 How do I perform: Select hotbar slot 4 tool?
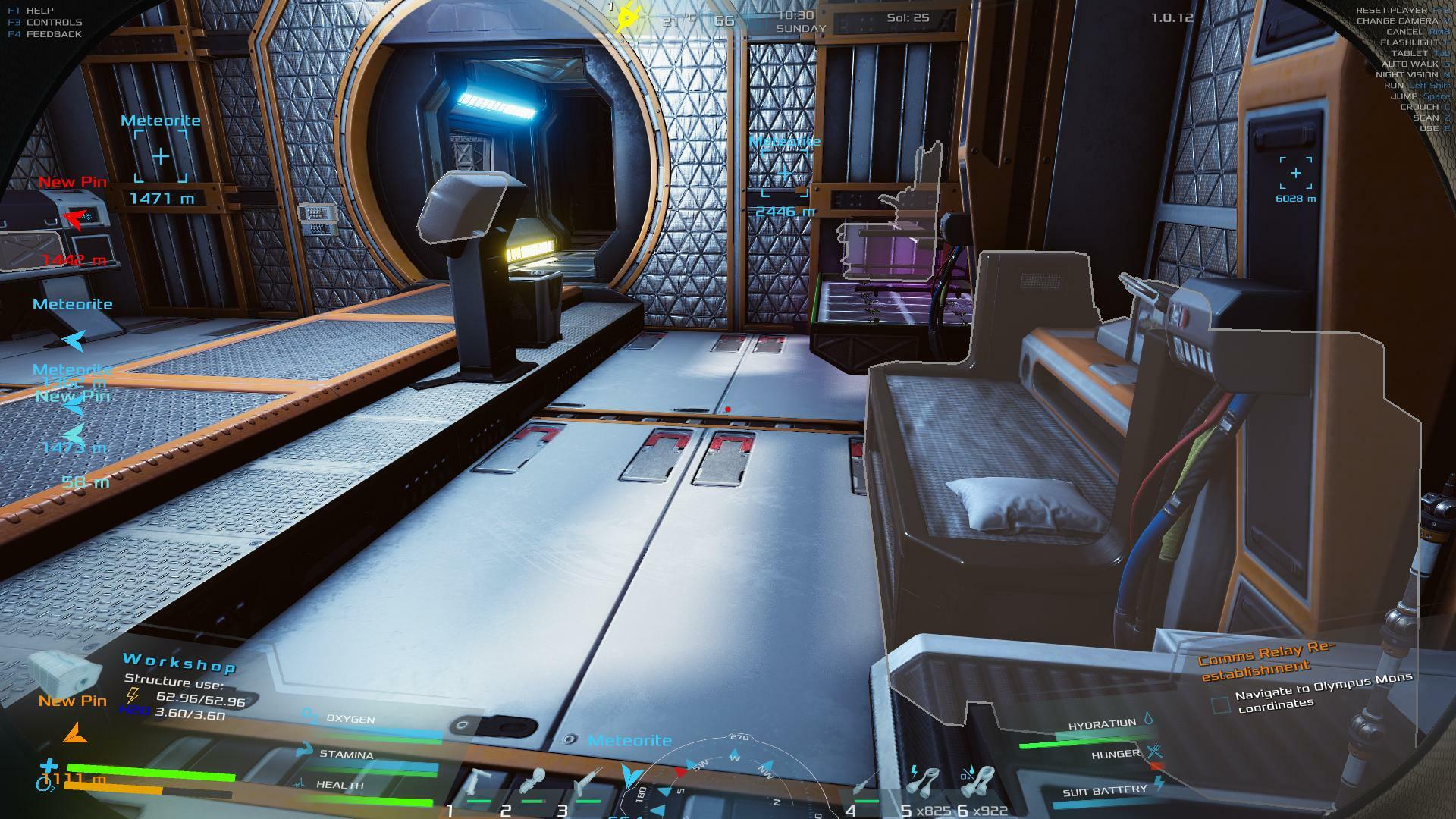pyautogui.click(x=864, y=789)
